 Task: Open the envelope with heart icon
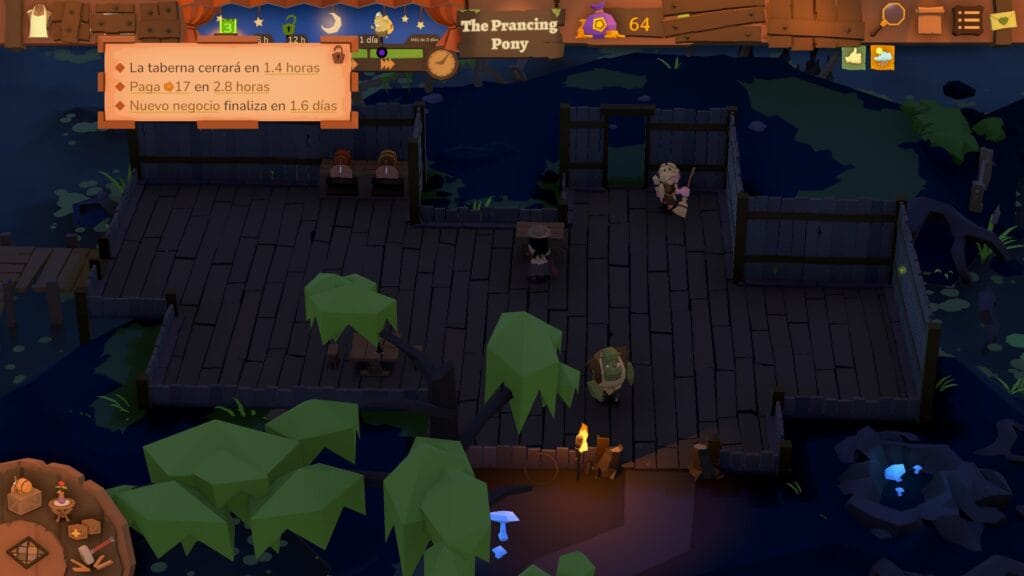coord(1003,20)
